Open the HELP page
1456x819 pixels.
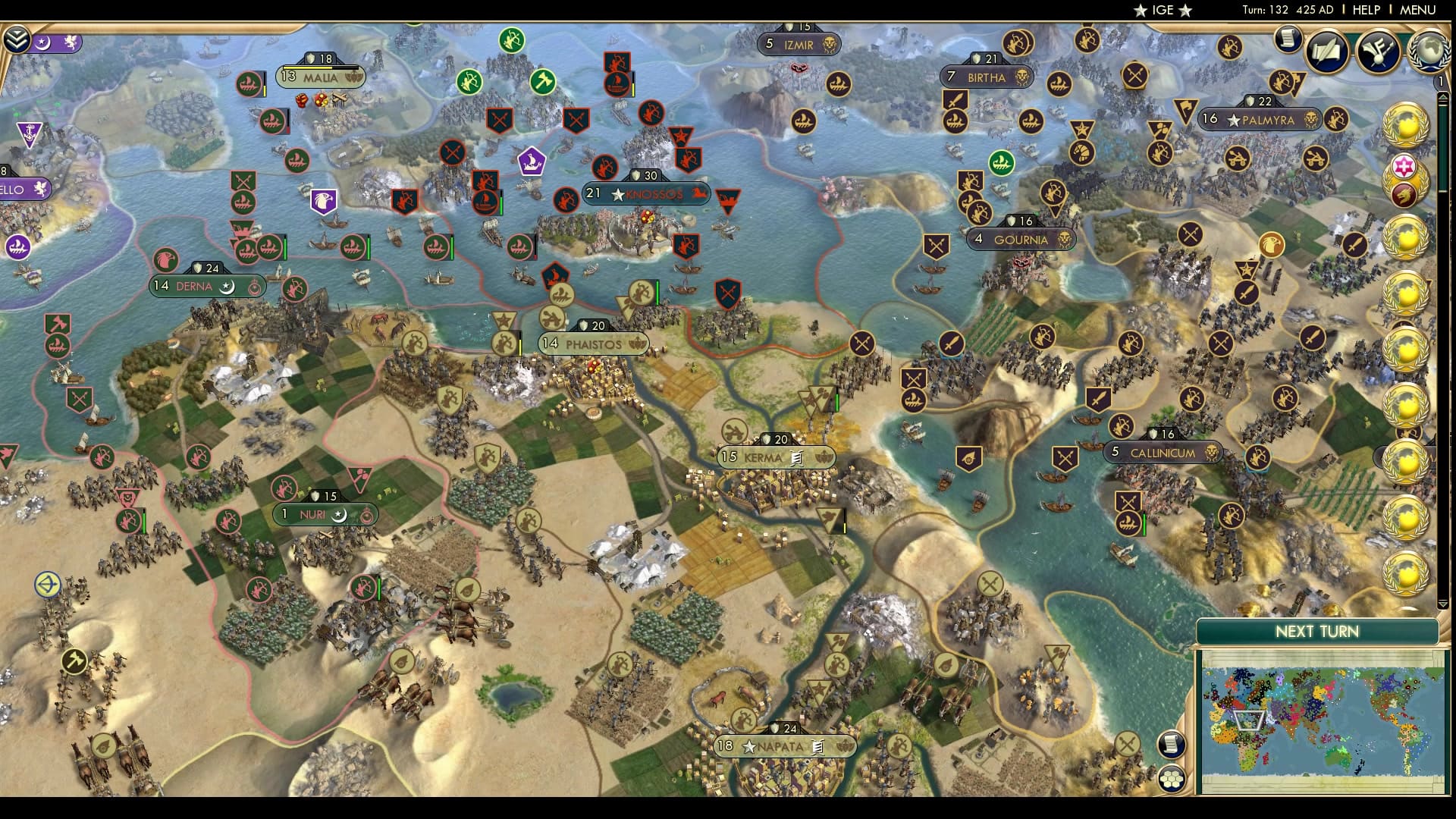(x=1366, y=10)
